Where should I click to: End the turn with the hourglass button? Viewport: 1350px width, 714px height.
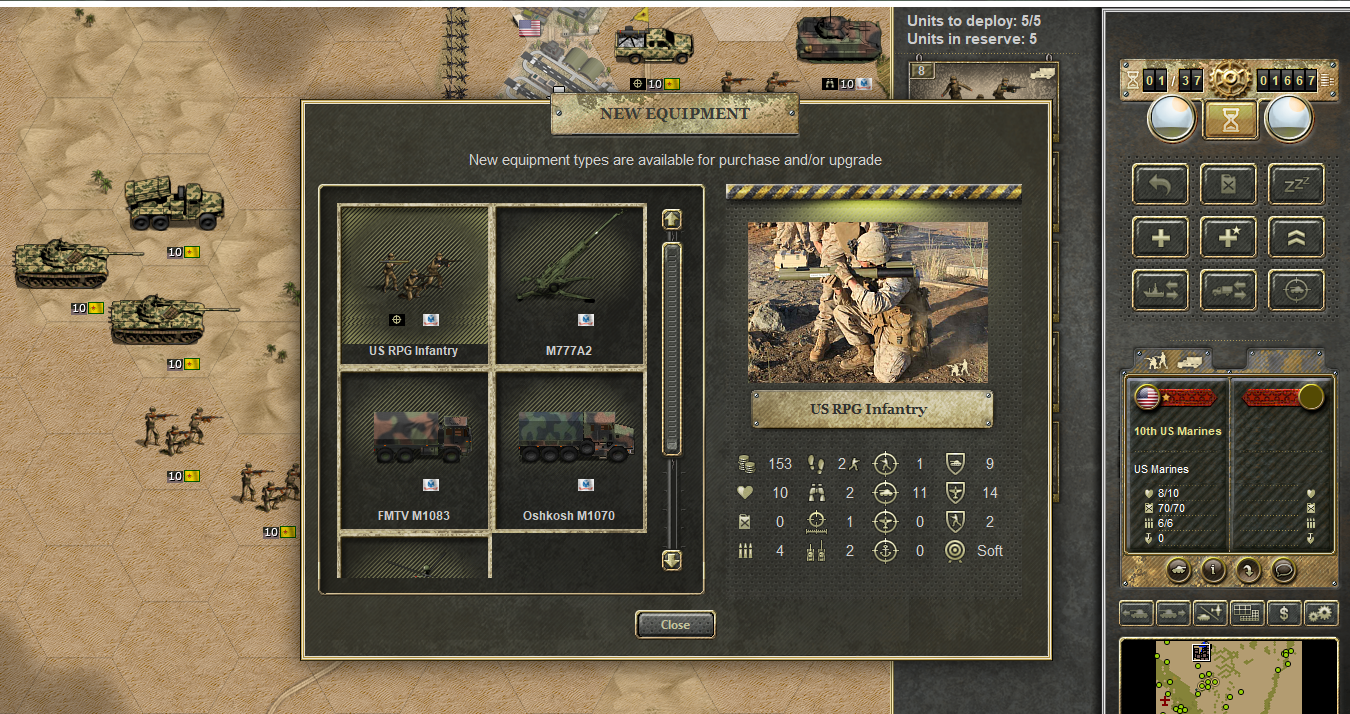(x=1230, y=120)
